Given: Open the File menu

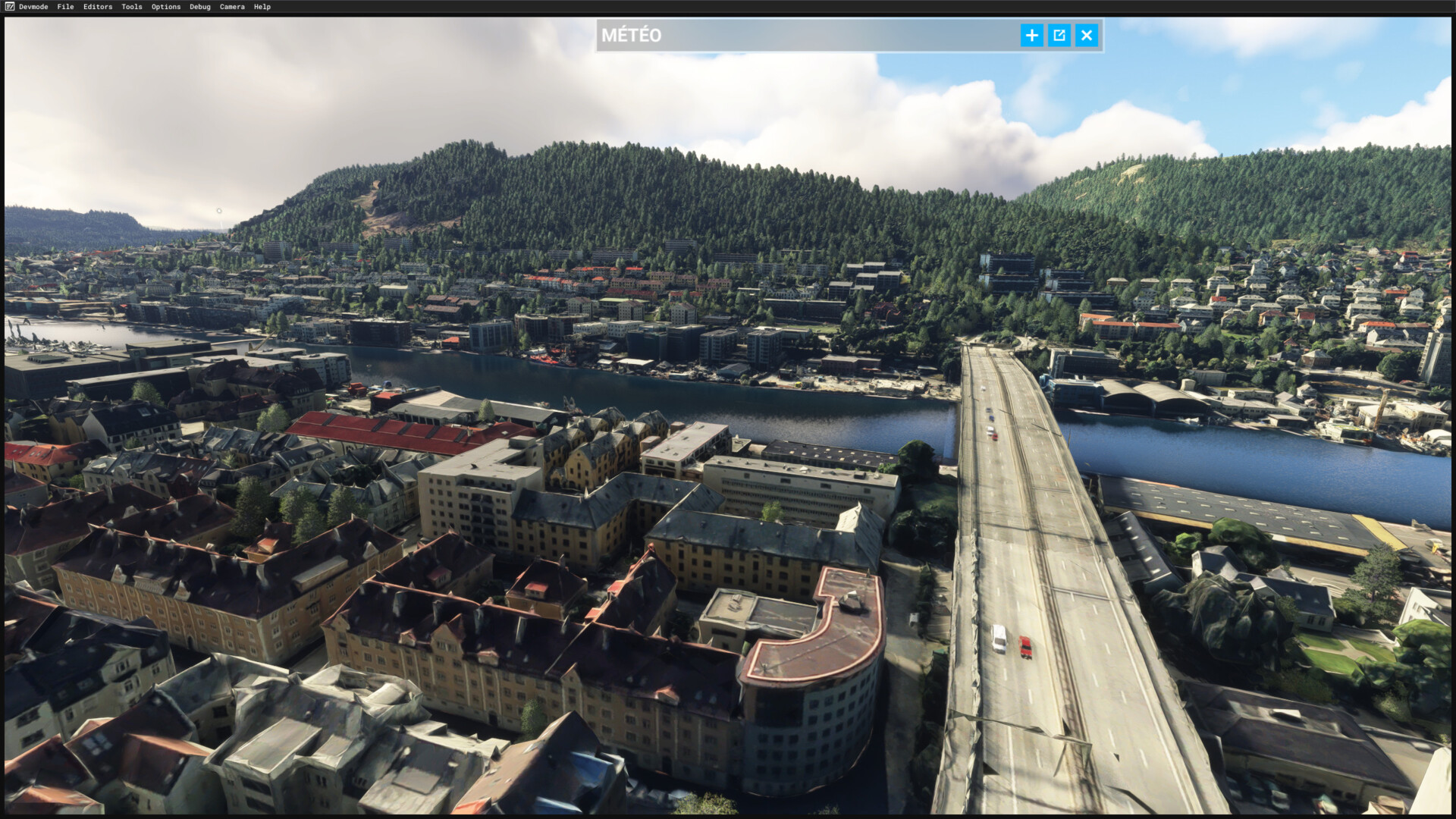Looking at the screenshot, I should click(x=65, y=7).
